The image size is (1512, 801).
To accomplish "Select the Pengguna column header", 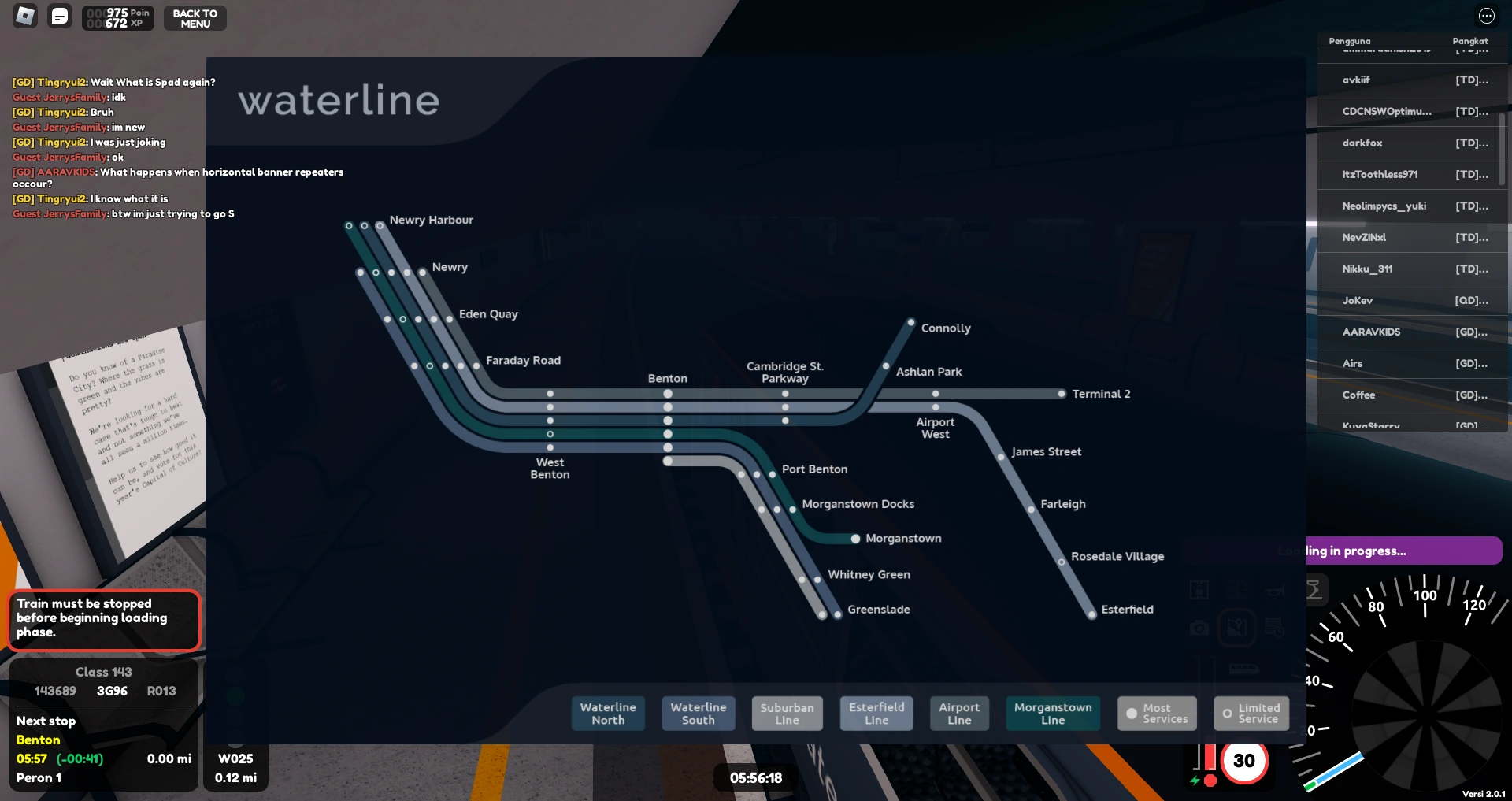I will click(x=1349, y=41).
